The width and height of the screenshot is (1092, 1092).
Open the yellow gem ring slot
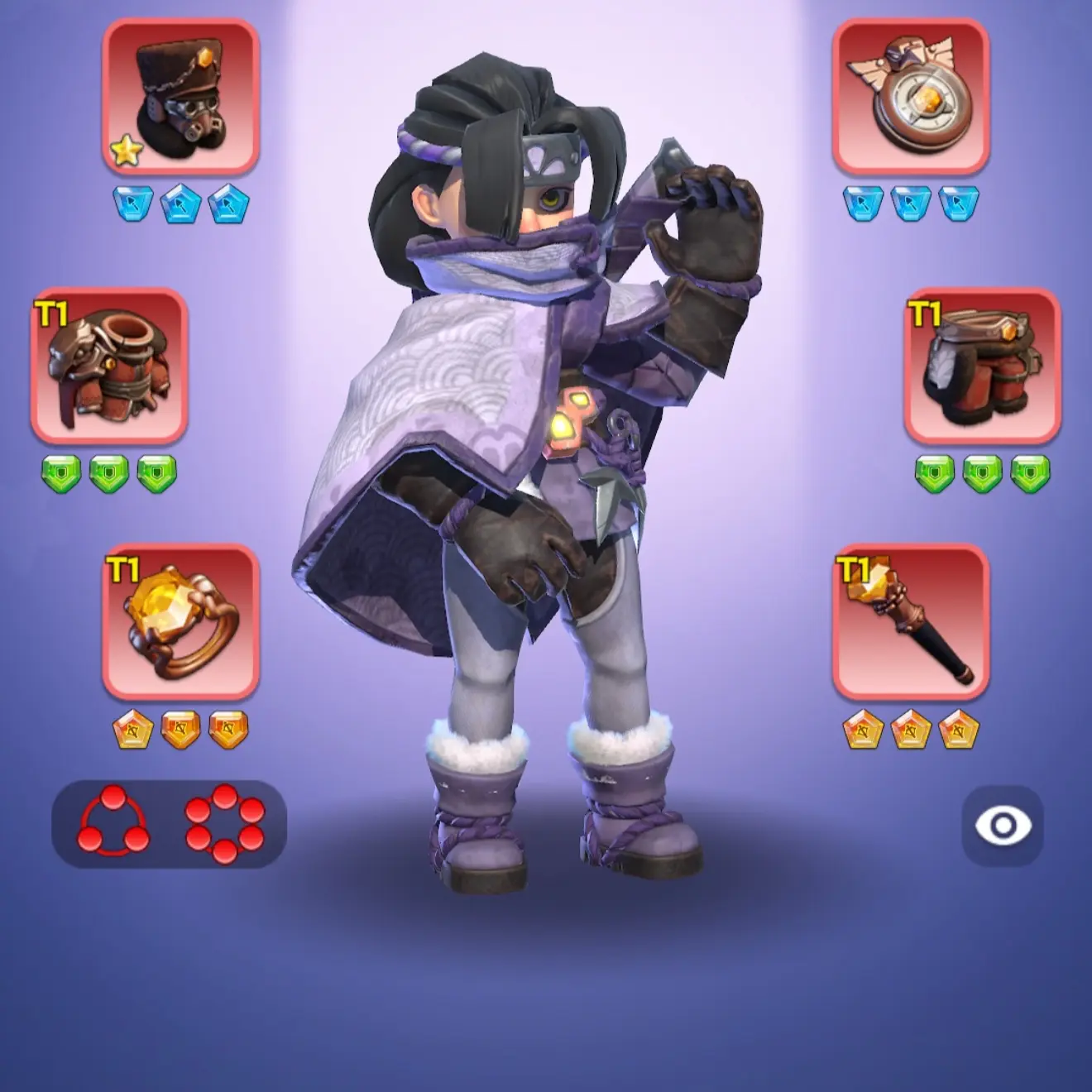(180, 621)
